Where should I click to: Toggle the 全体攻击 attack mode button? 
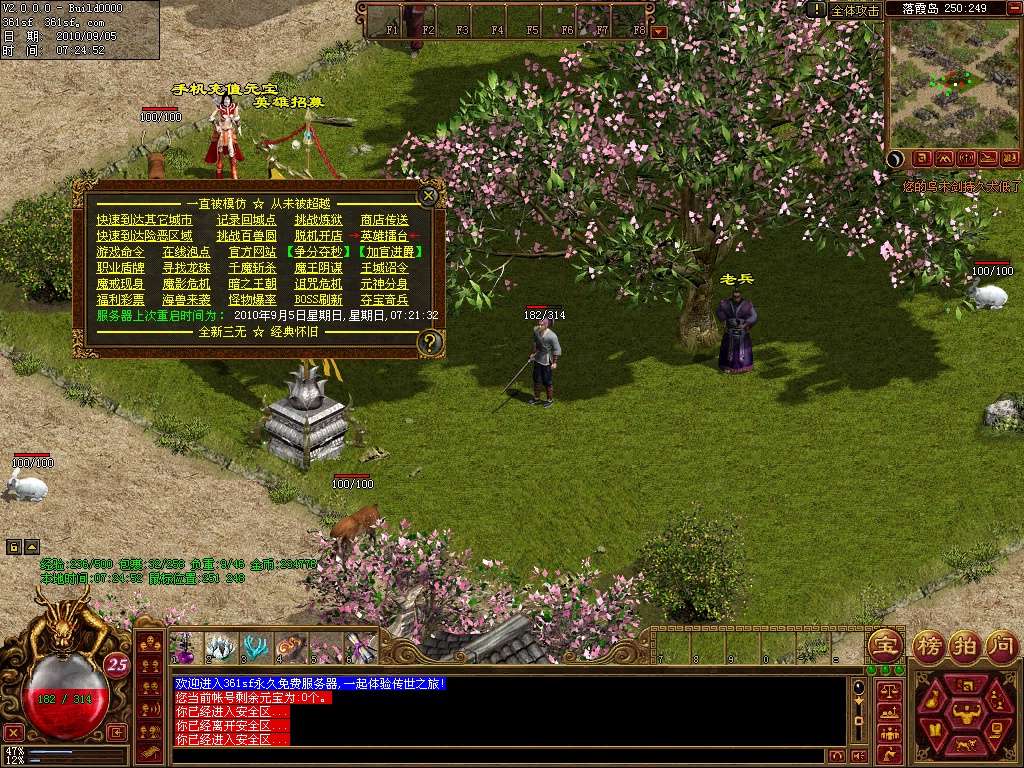point(855,10)
